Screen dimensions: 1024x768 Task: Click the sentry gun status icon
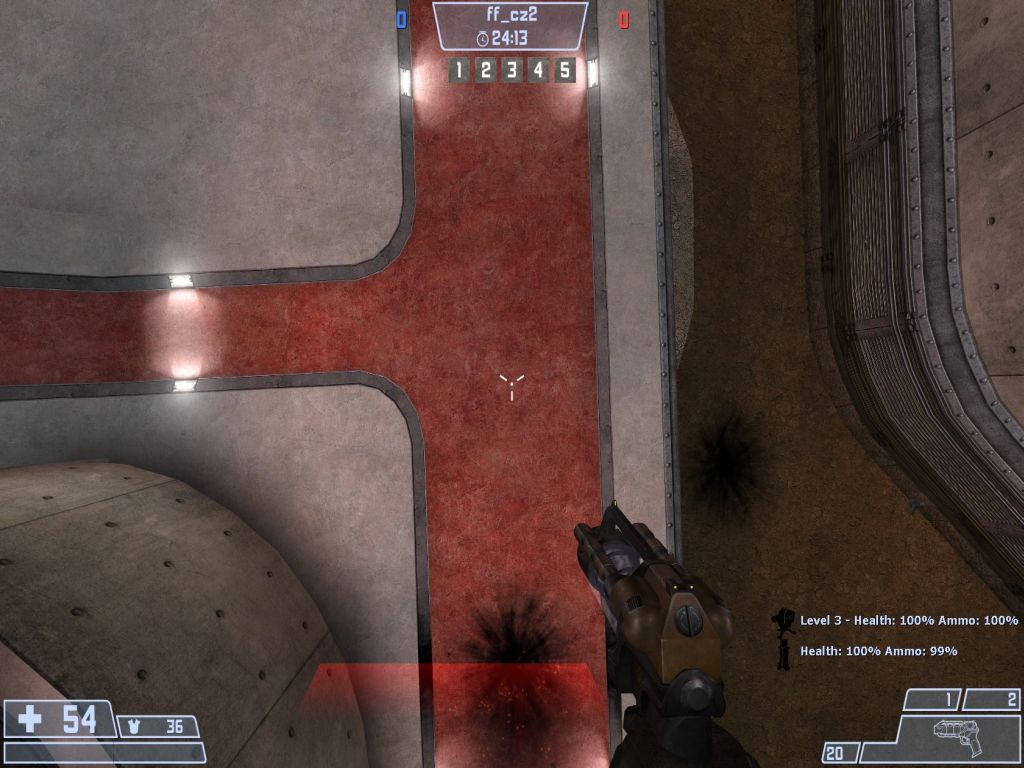pyautogui.click(x=783, y=621)
